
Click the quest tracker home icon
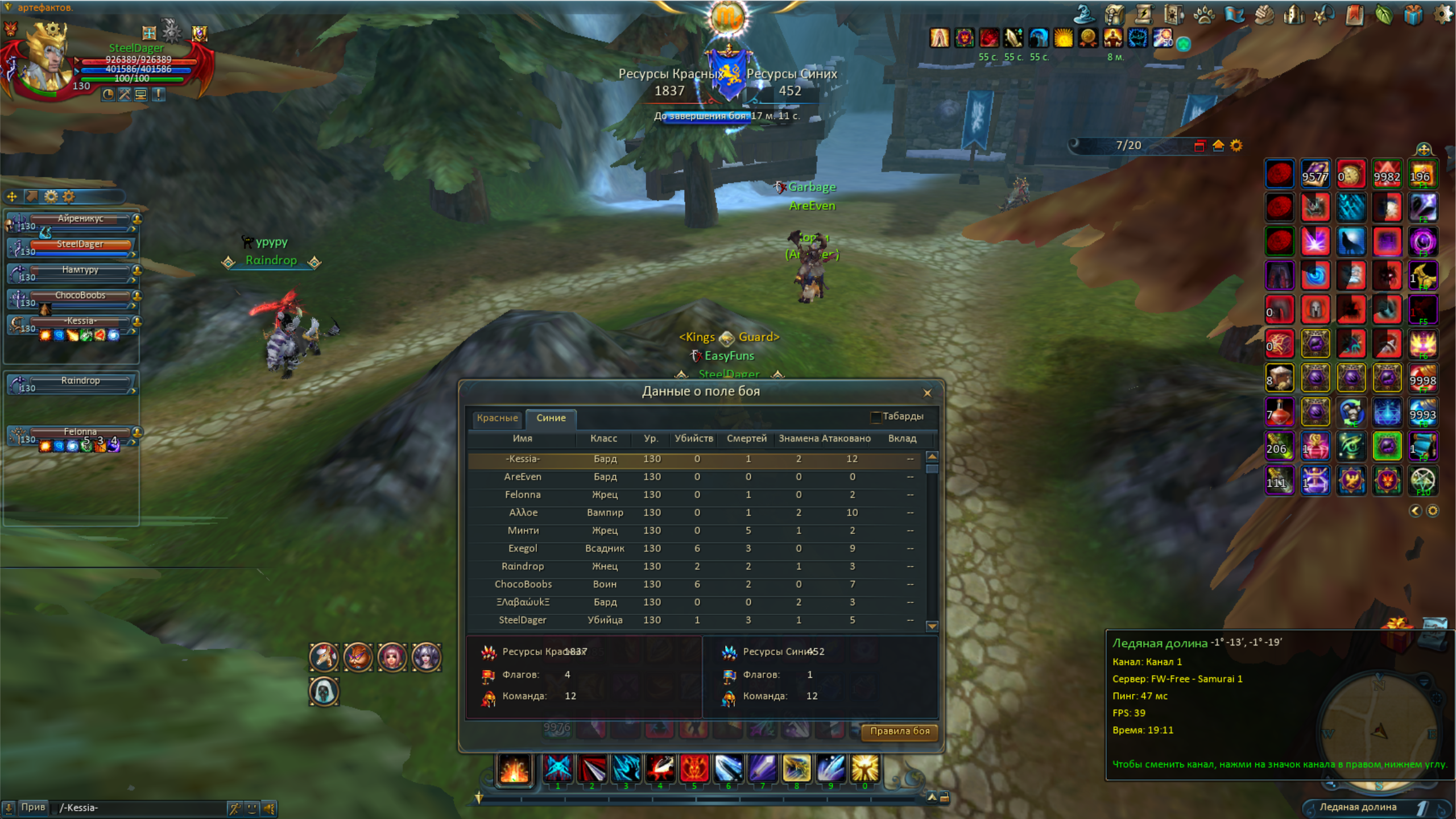1218,146
